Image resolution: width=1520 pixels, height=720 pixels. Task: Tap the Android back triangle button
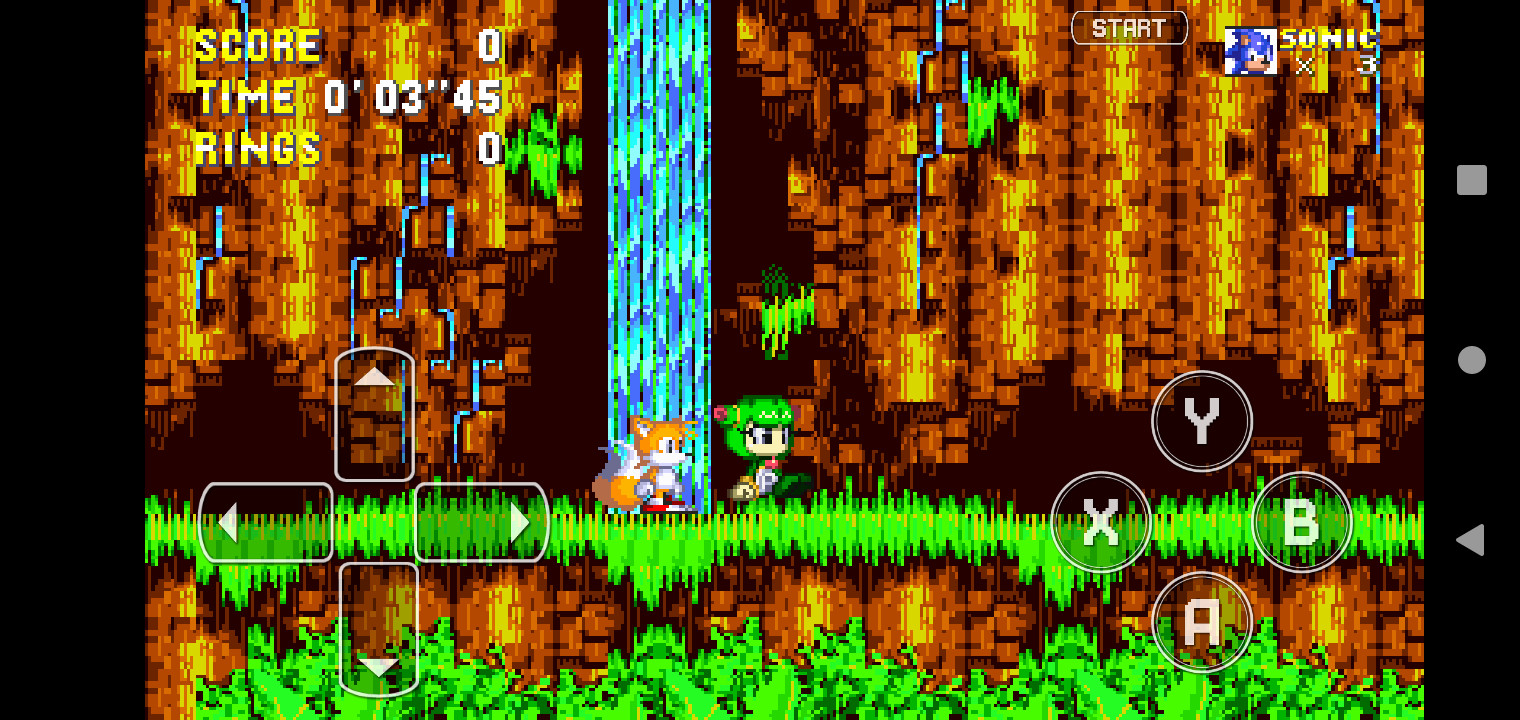click(1469, 539)
